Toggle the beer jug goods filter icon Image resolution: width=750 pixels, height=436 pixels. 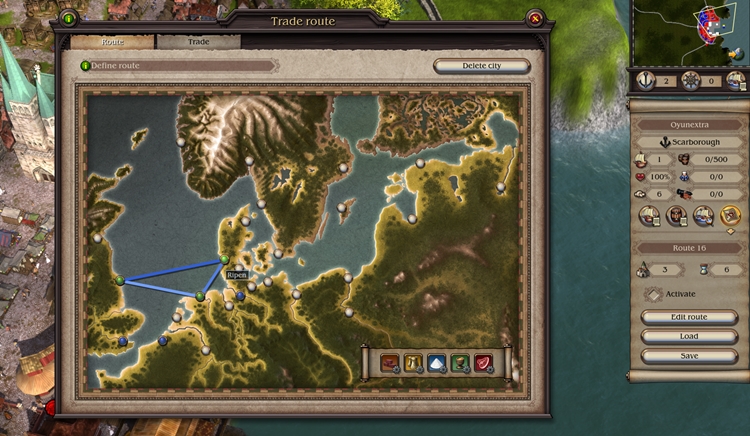[x=413, y=364]
